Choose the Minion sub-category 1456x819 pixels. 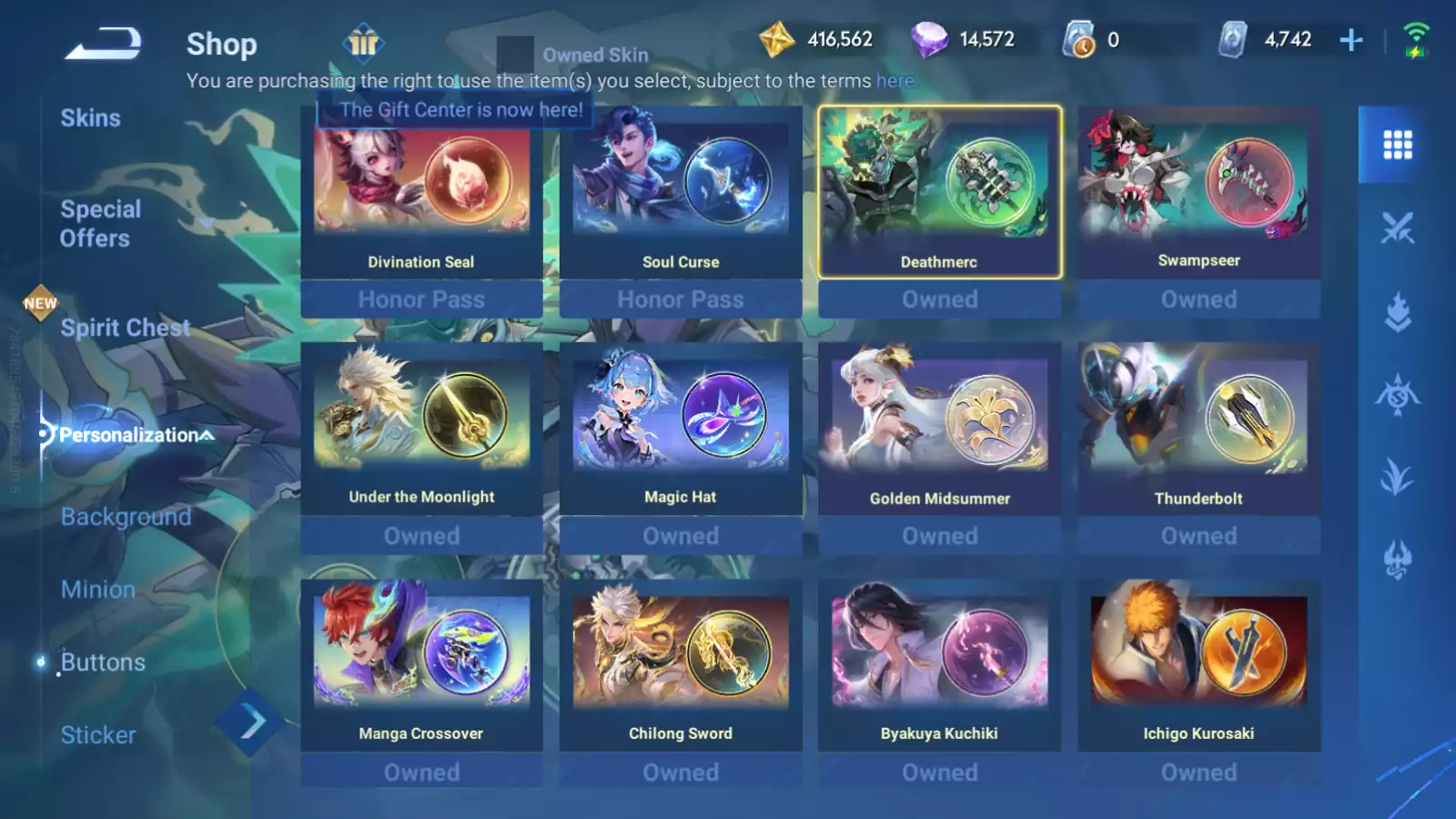[x=97, y=590]
